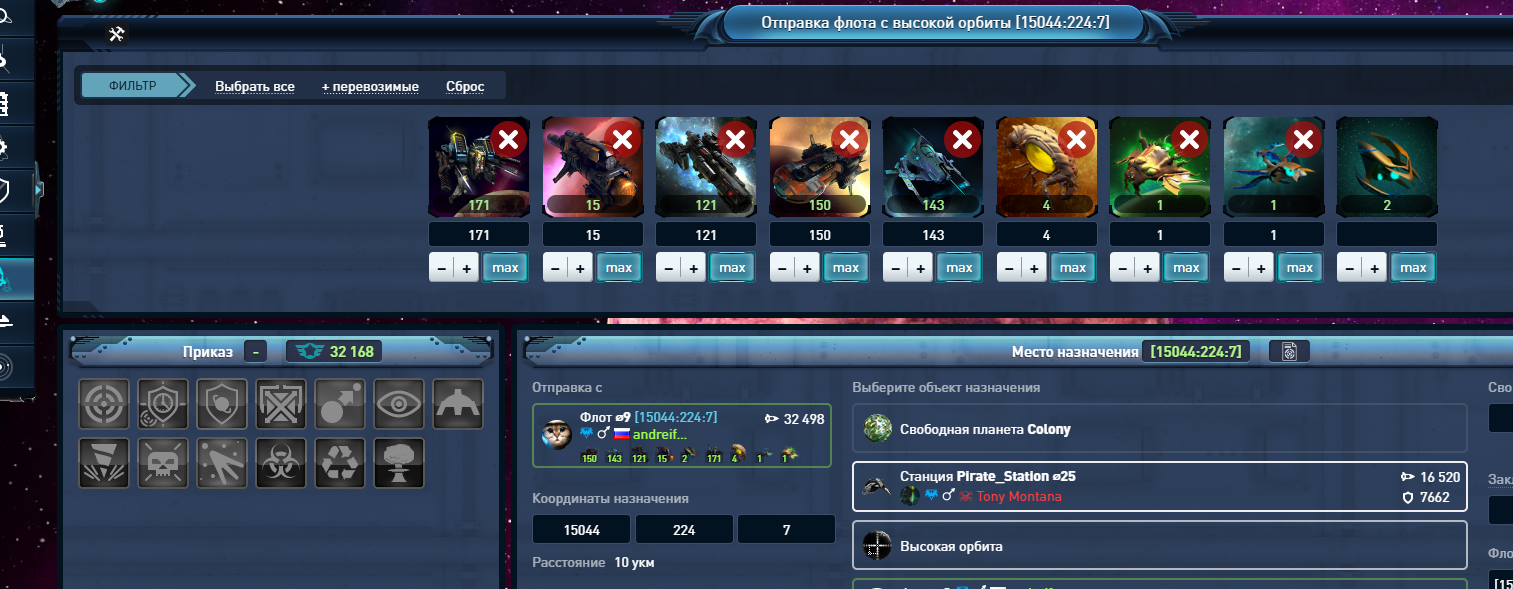Pick "Высокая орбита" as destination object
The height and width of the screenshot is (589, 1513).
point(1159,546)
